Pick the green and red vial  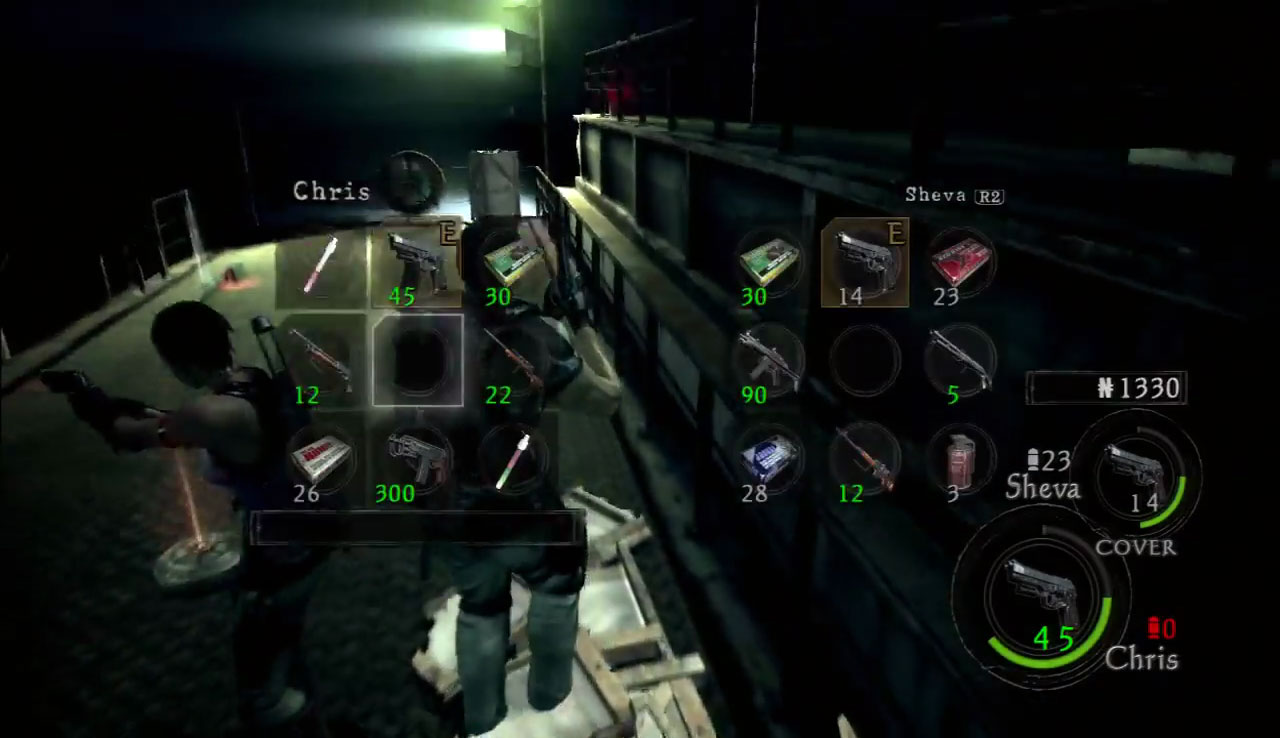coord(512,457)
